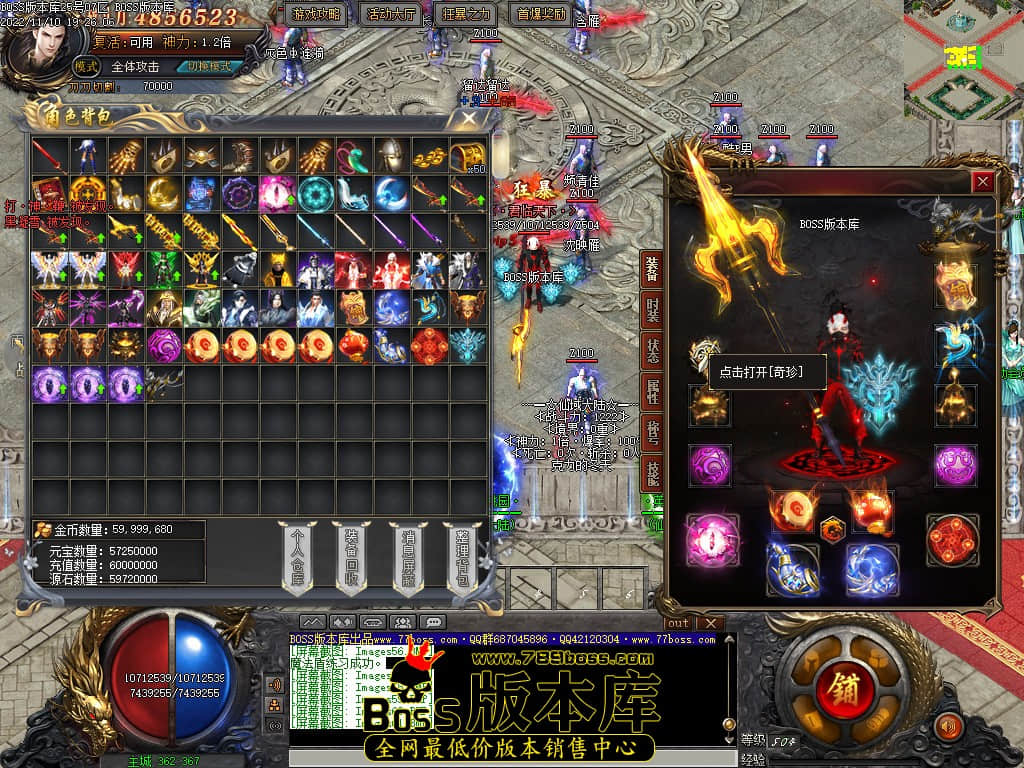Close the 角色背包 inventory window
This screenshot has height=768, width=1024.
[469, 119]
